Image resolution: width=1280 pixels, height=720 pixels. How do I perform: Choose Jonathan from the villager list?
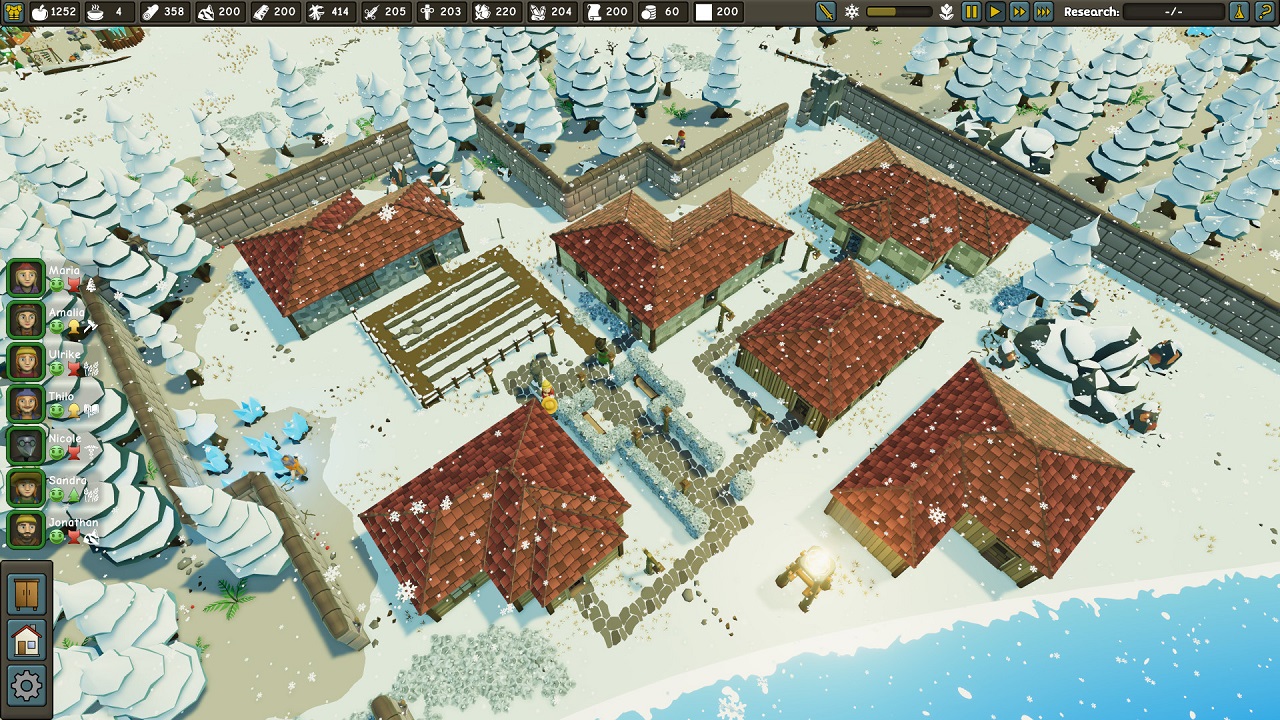(27, 529)
